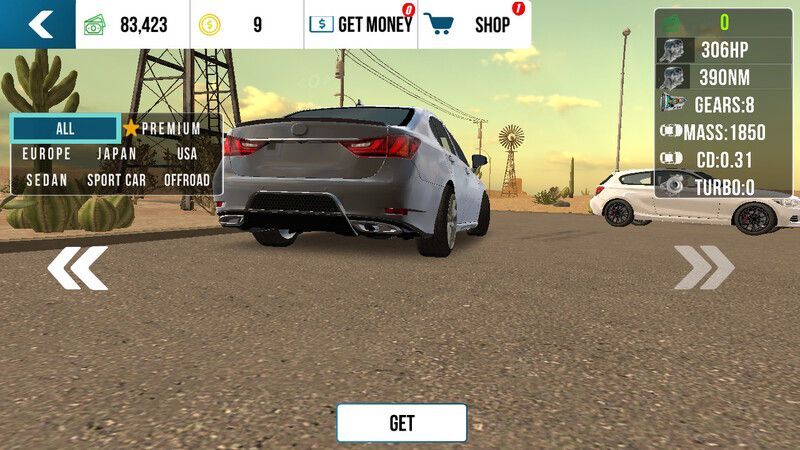Go back with the top-left arrow

point(38,24)
